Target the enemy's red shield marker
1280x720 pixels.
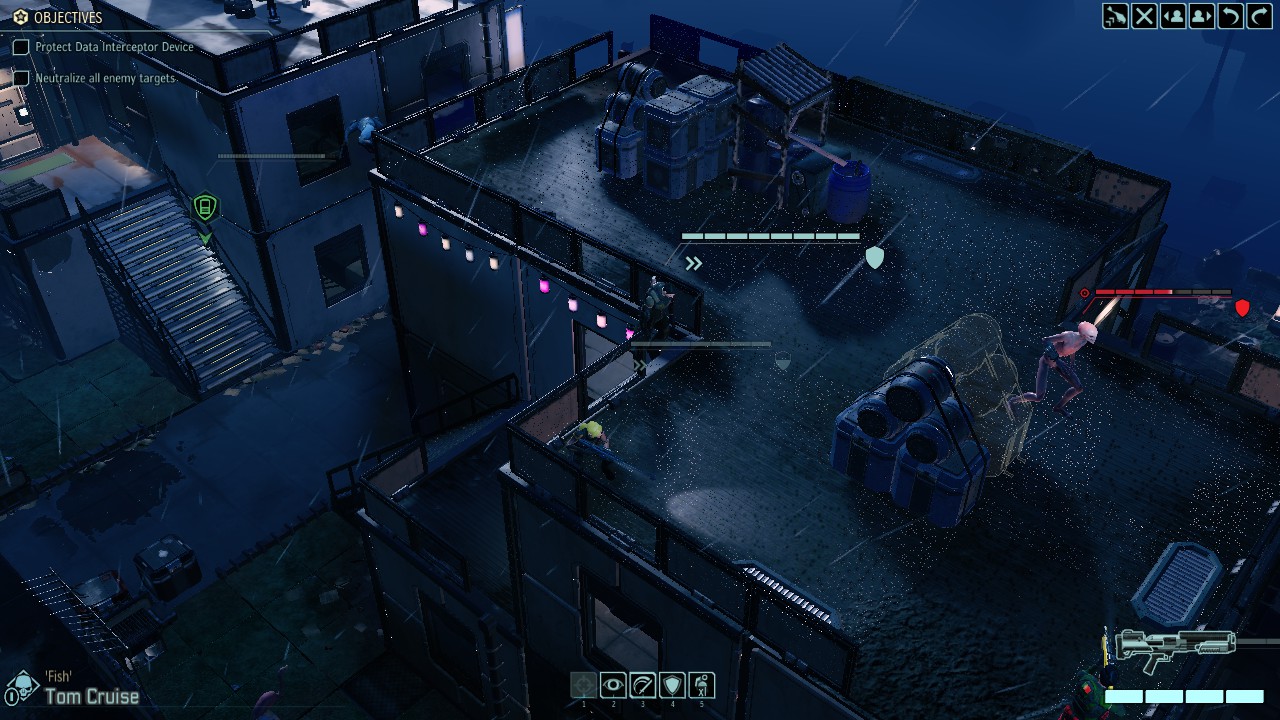(x=1242, y=308)
